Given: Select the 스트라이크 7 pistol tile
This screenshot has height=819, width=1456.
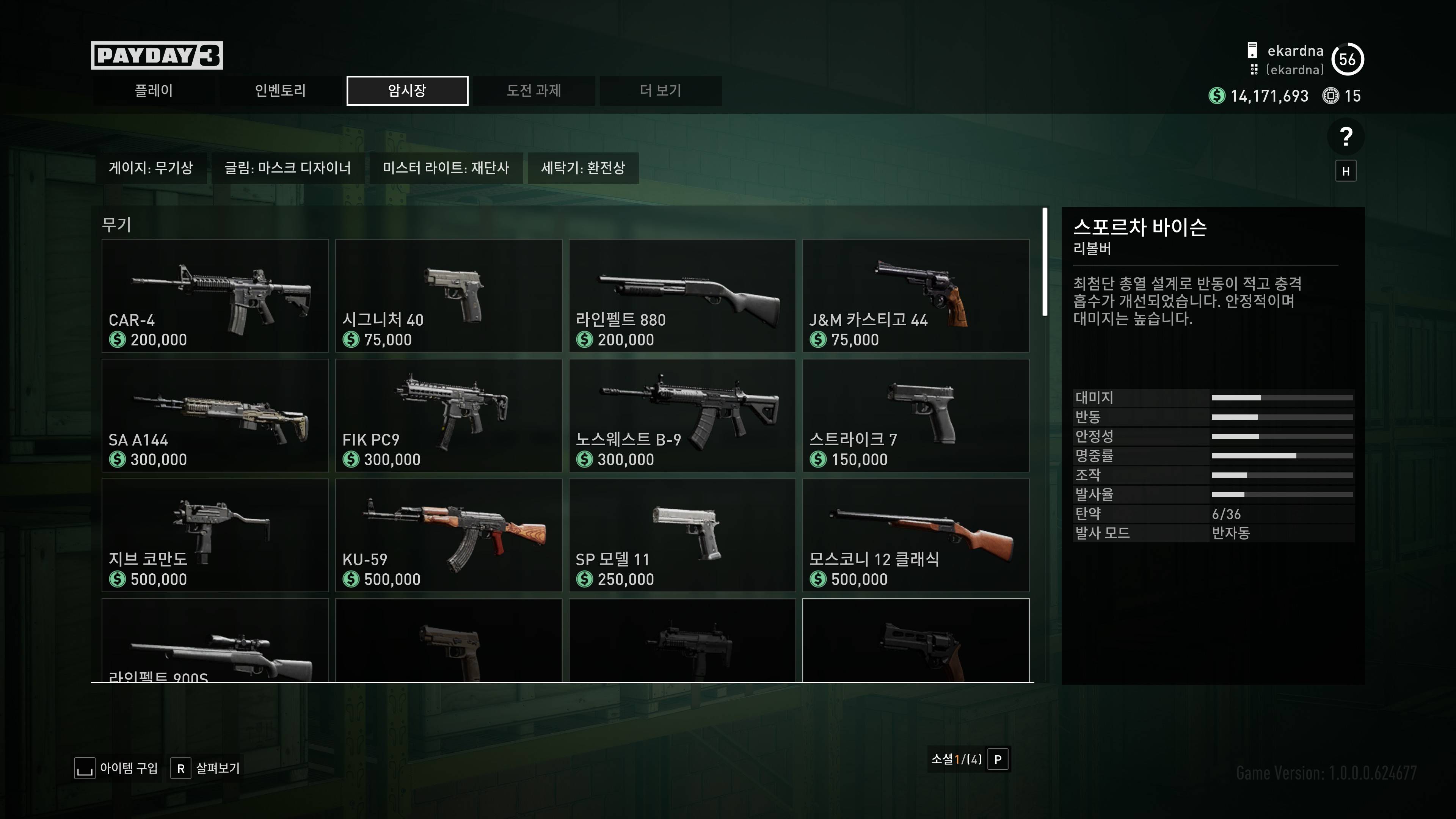Looking at the screenshot, I should (916, 416).
